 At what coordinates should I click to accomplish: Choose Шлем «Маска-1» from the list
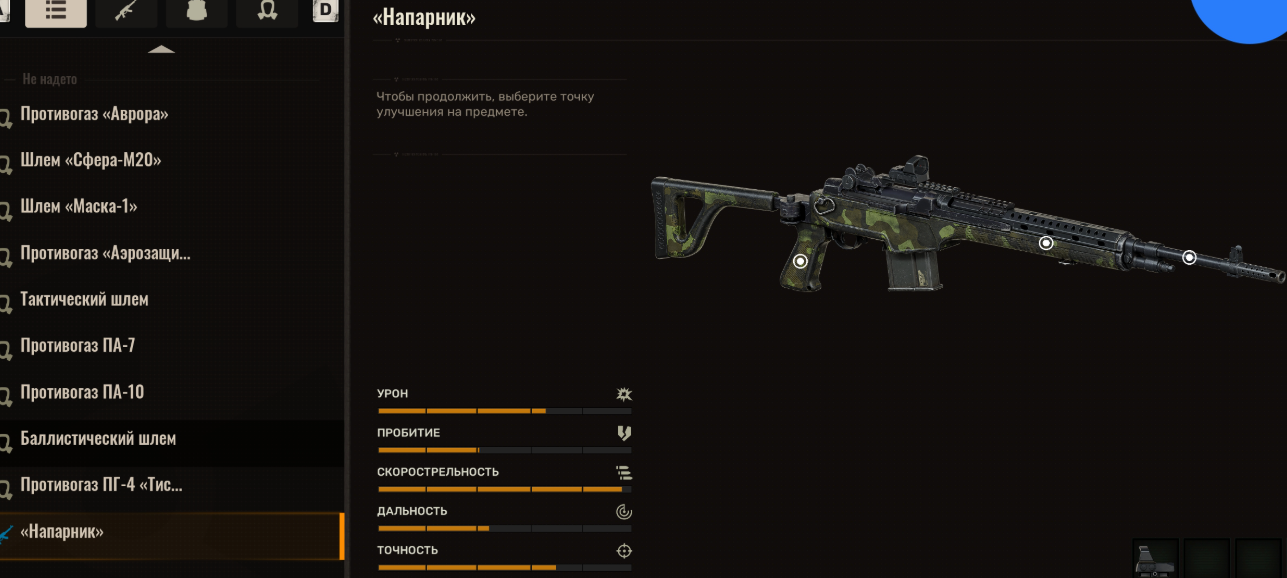pyautogui.click(x=79, y=207)
